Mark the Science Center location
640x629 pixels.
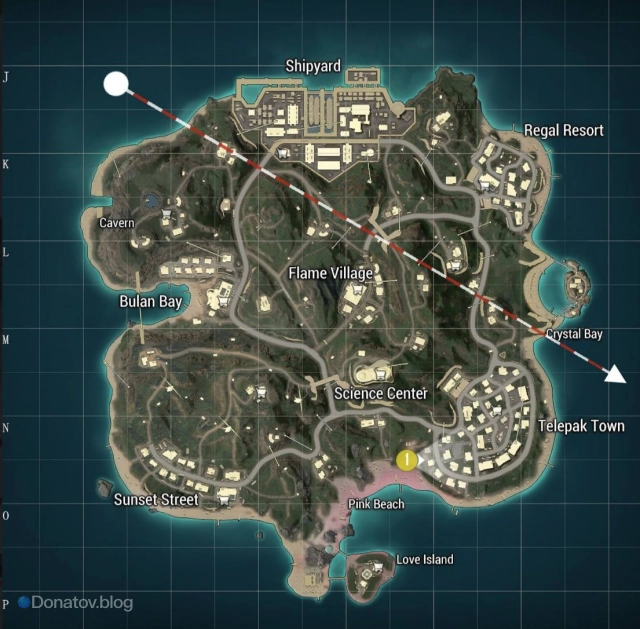380,393
